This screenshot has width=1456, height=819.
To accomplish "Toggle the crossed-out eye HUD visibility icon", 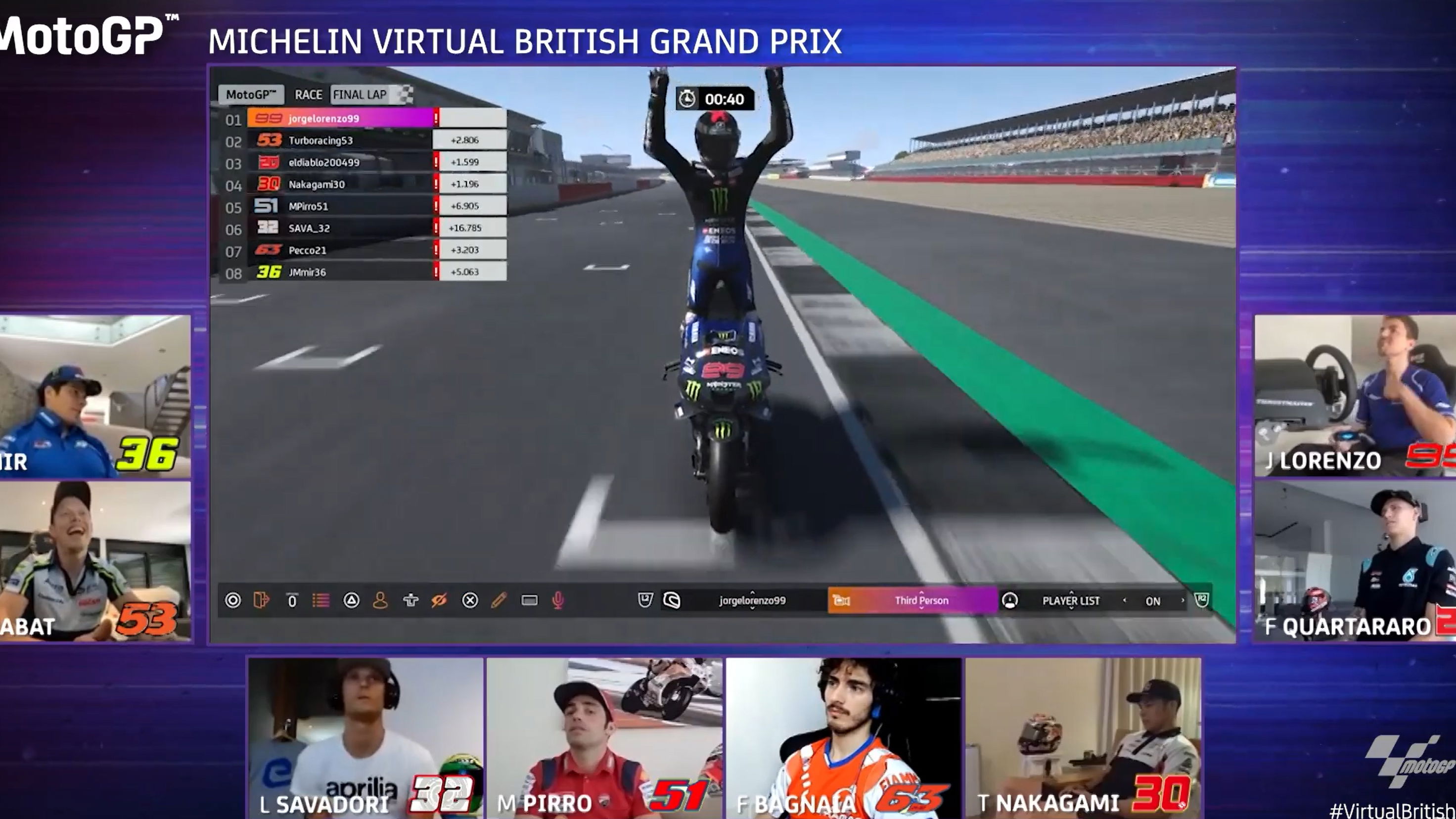I will (x=439, y=600).
